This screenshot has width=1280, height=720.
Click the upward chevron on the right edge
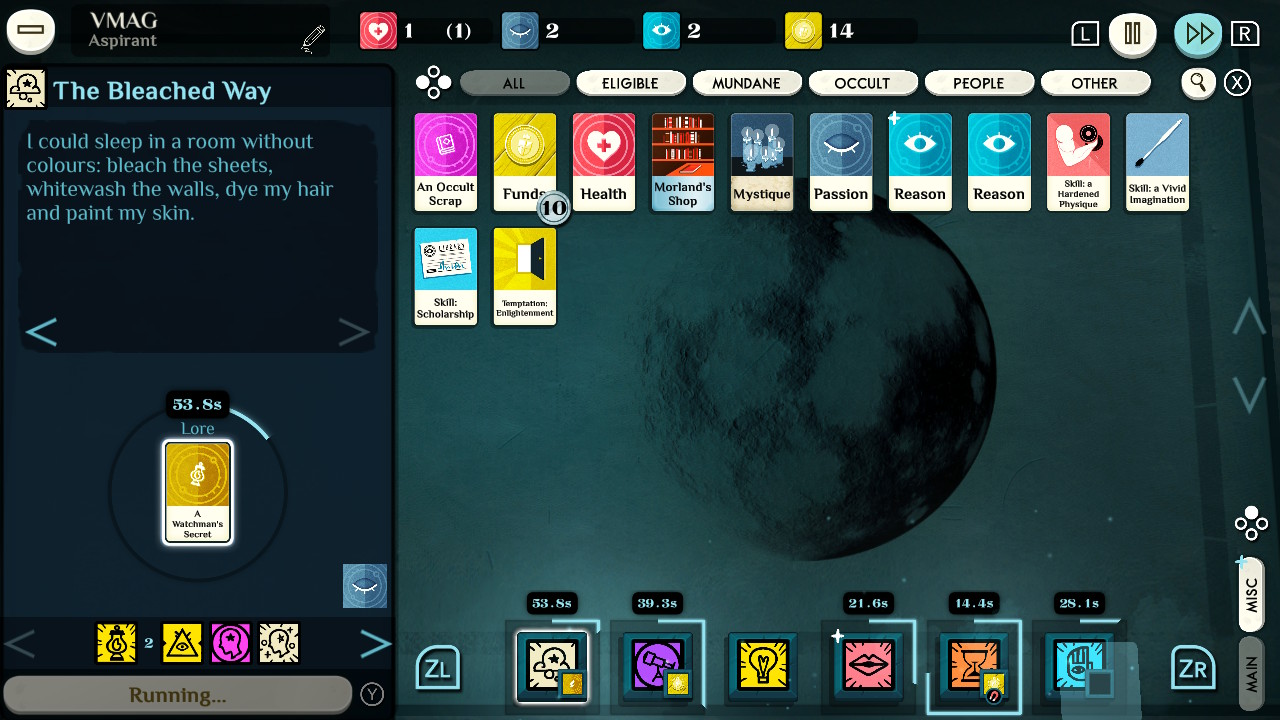tap(1247, 317)
